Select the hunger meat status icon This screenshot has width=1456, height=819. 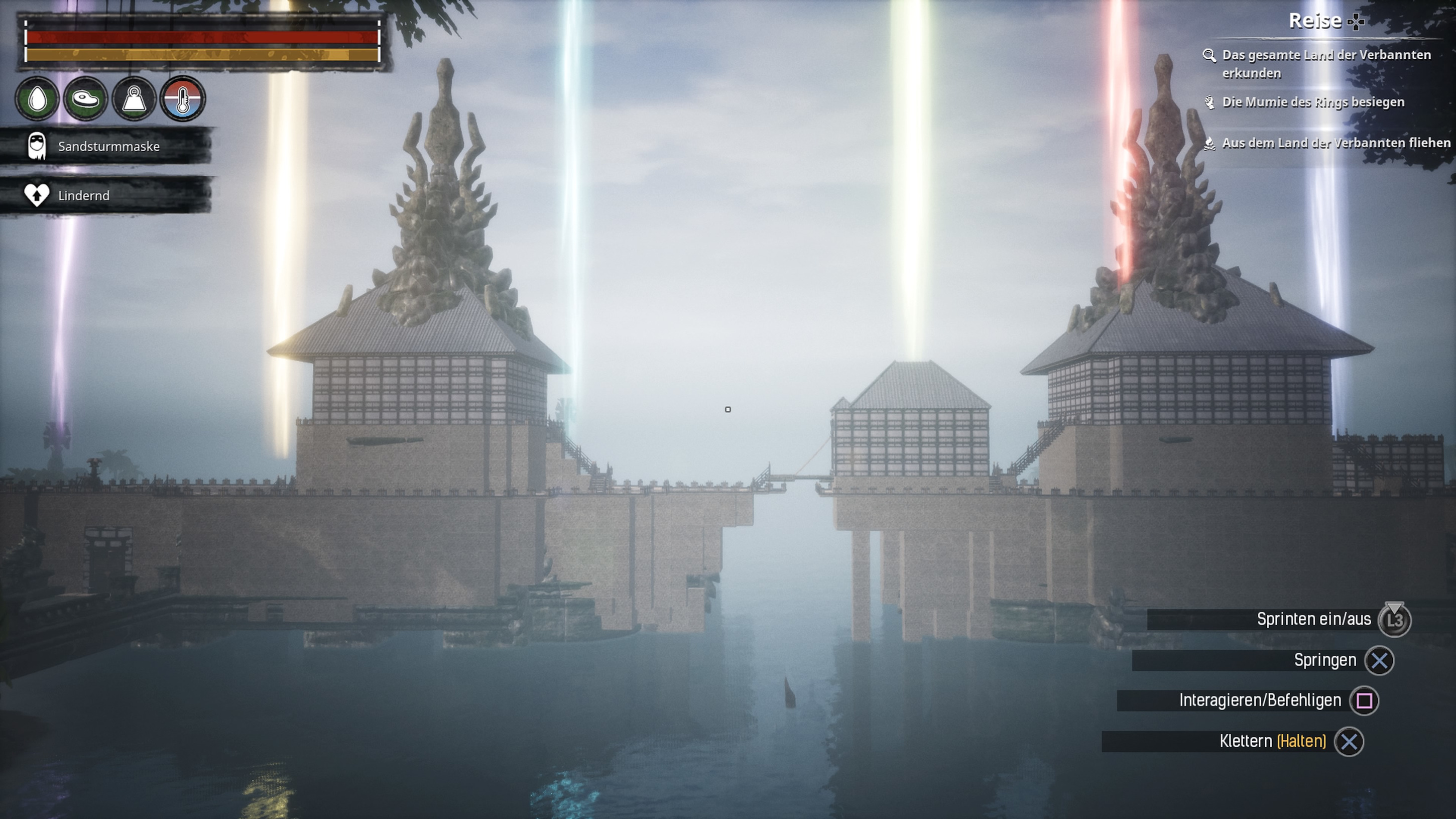[85, 99]
